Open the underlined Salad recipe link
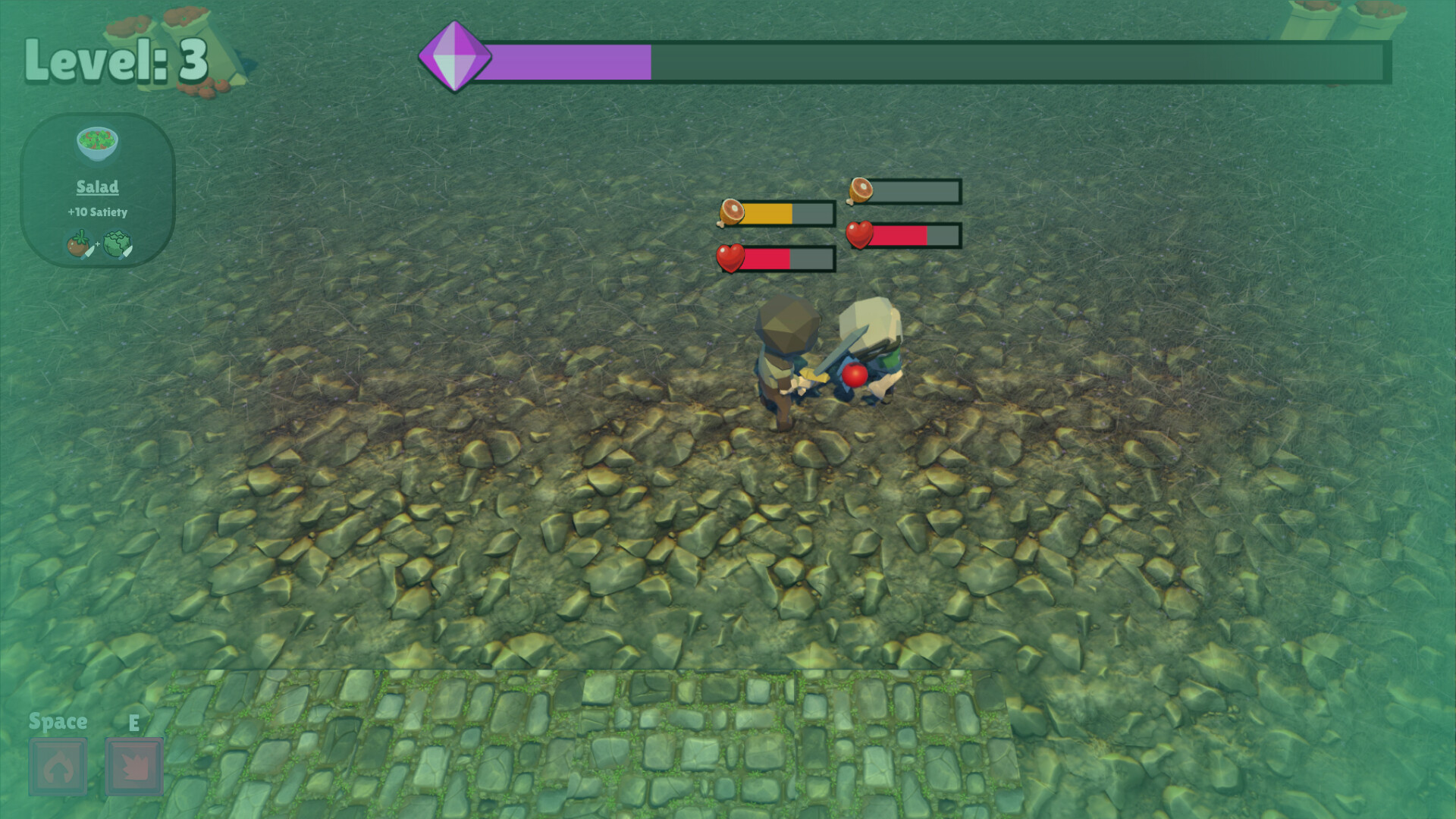Image resolution: width=1456 pixels, height=819 pixels. [97, 187]
